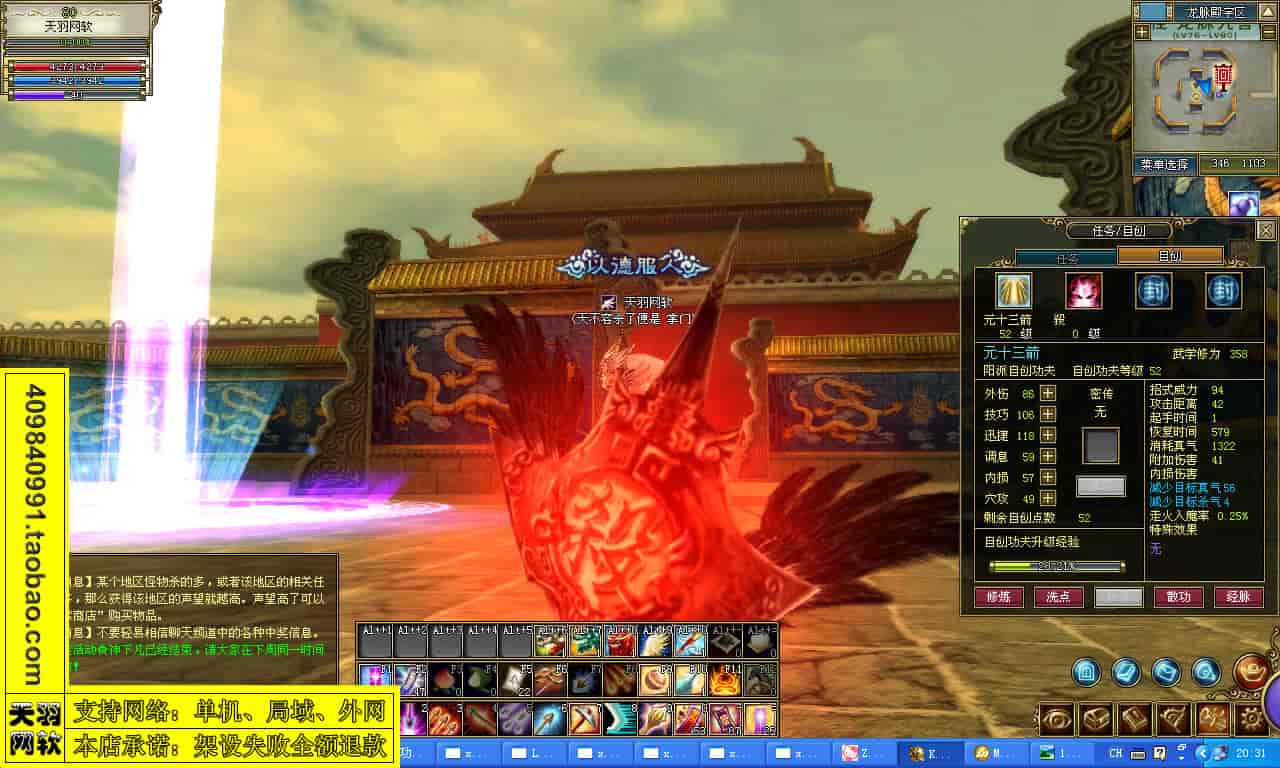The height and width of the screenshot is (768, 1280).
Task: Open the treasure chest icon in the bottom menu
Action: click(1096, 718)
